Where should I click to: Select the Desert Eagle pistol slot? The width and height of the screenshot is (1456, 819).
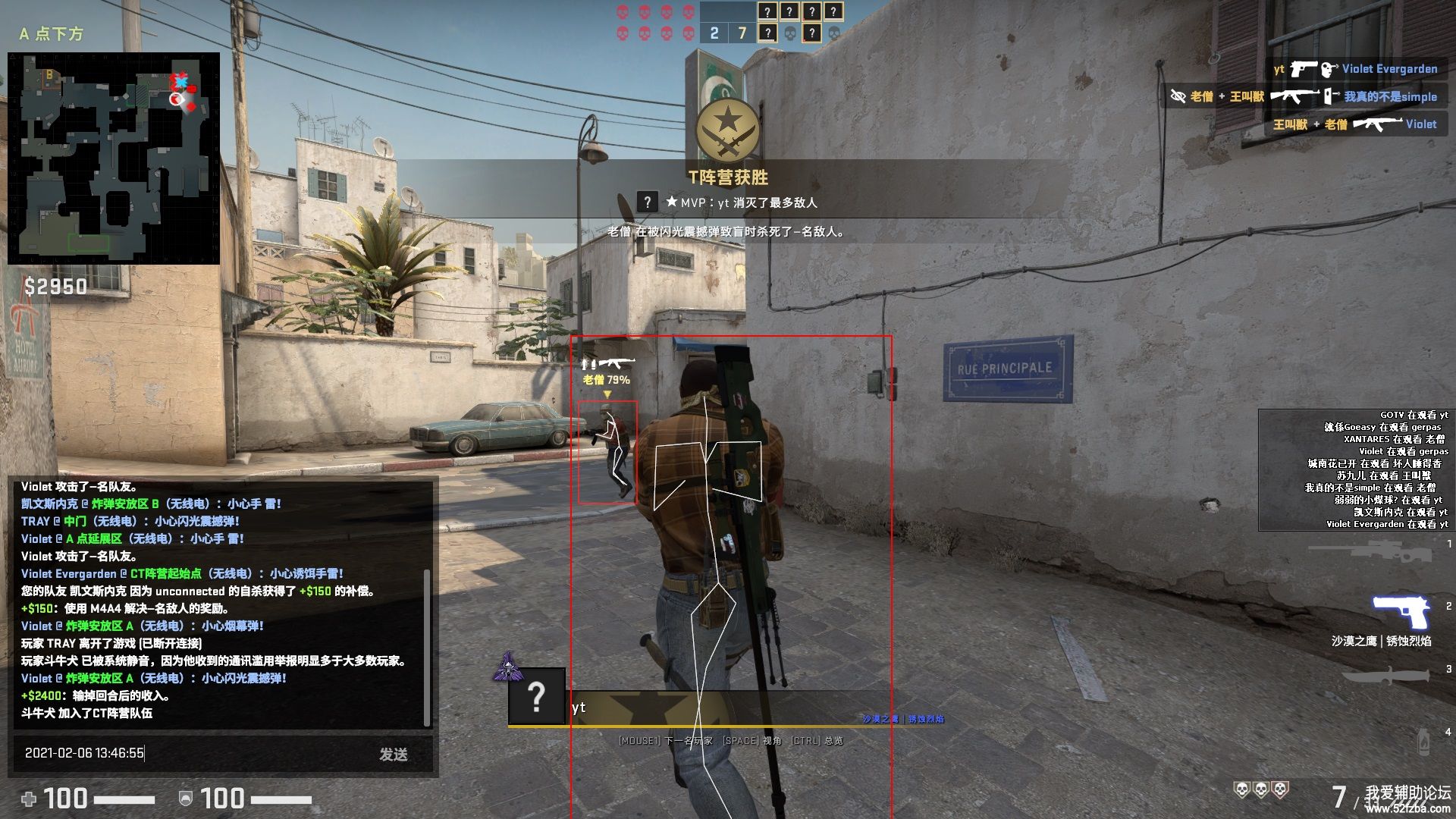tap(1401, 611)
